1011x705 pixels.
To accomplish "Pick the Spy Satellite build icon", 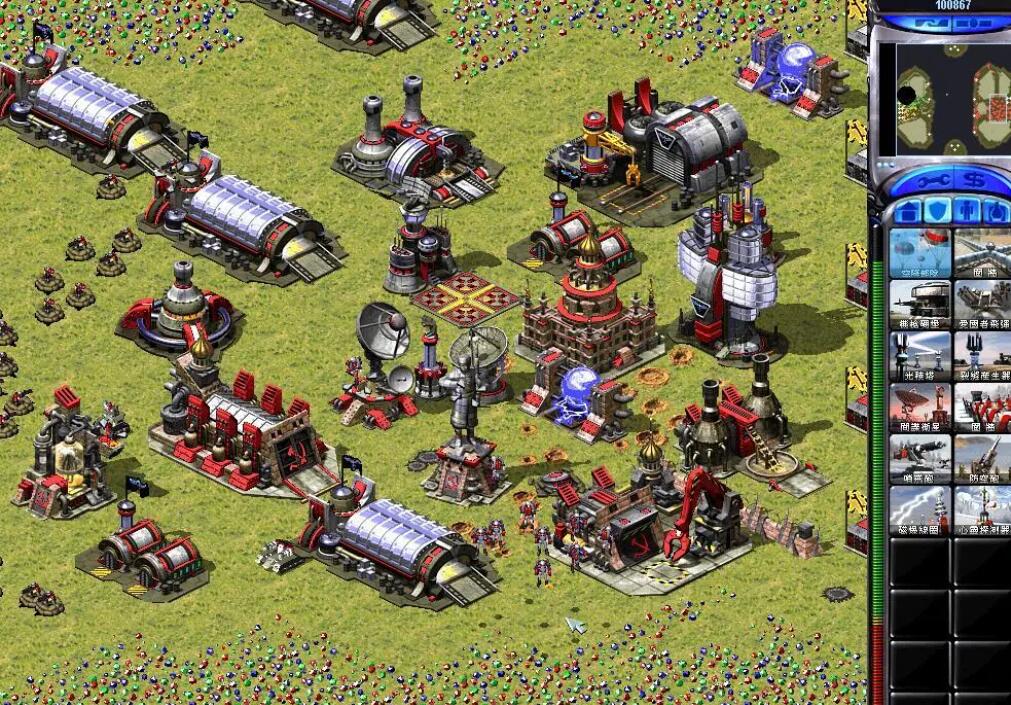I will pos(918,405).
